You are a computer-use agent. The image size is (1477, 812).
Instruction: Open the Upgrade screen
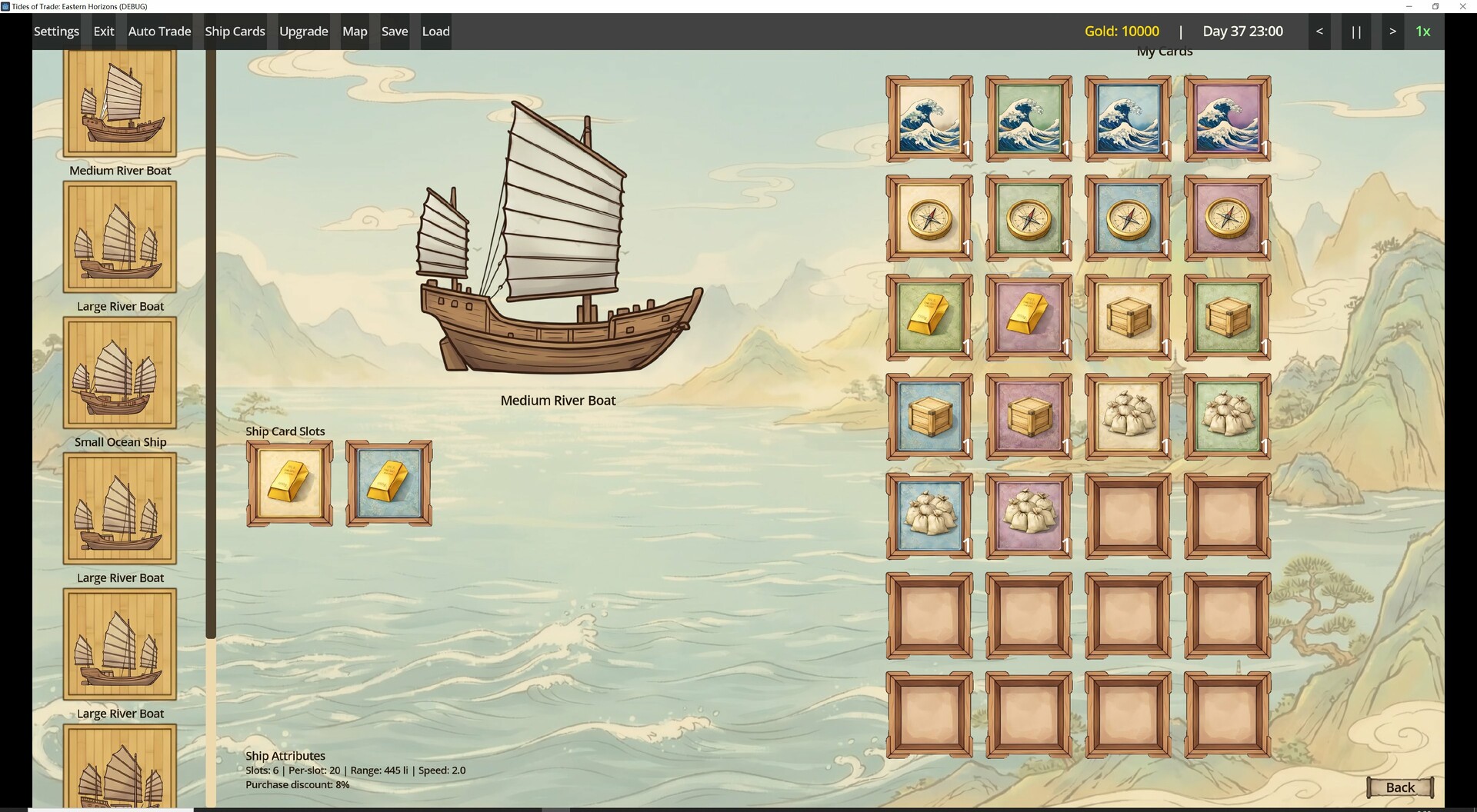303,31
